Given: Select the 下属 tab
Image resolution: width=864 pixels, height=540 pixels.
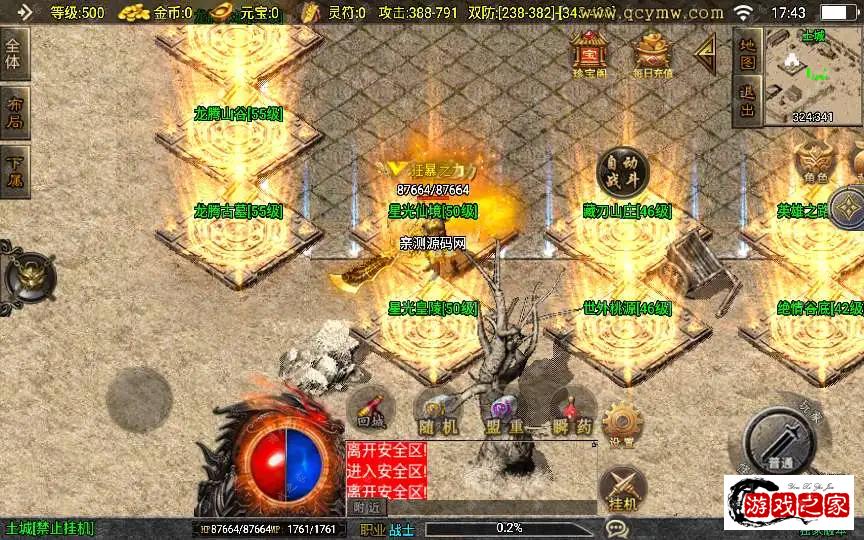Looking at the screenshot, I should click(x=15, y=171).
